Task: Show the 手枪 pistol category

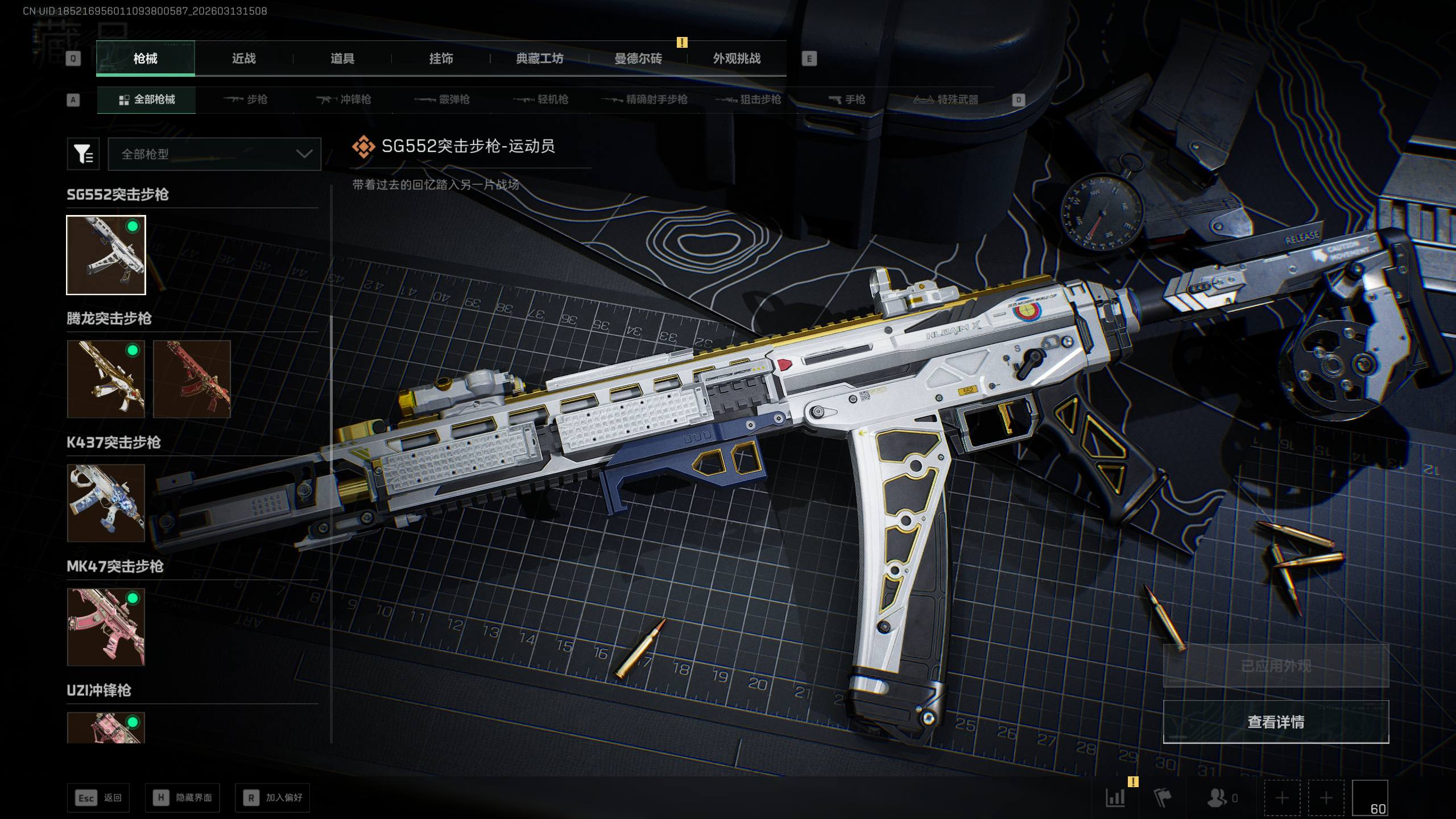Action: tap(847, 100)
